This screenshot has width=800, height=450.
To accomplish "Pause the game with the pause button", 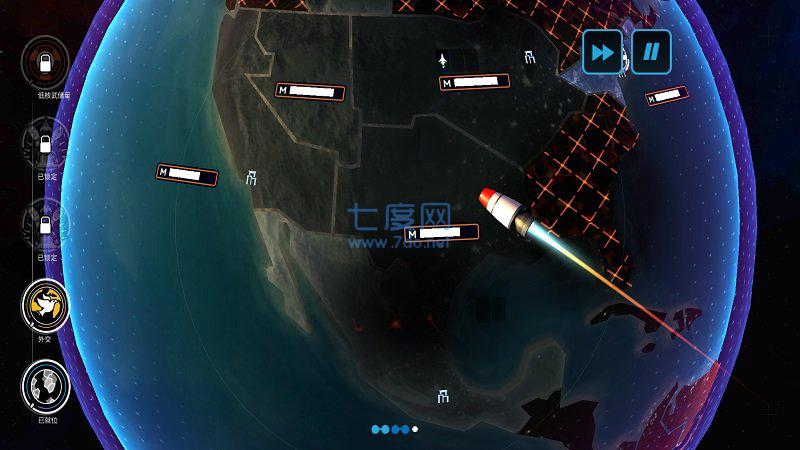I will coord(651,51).
